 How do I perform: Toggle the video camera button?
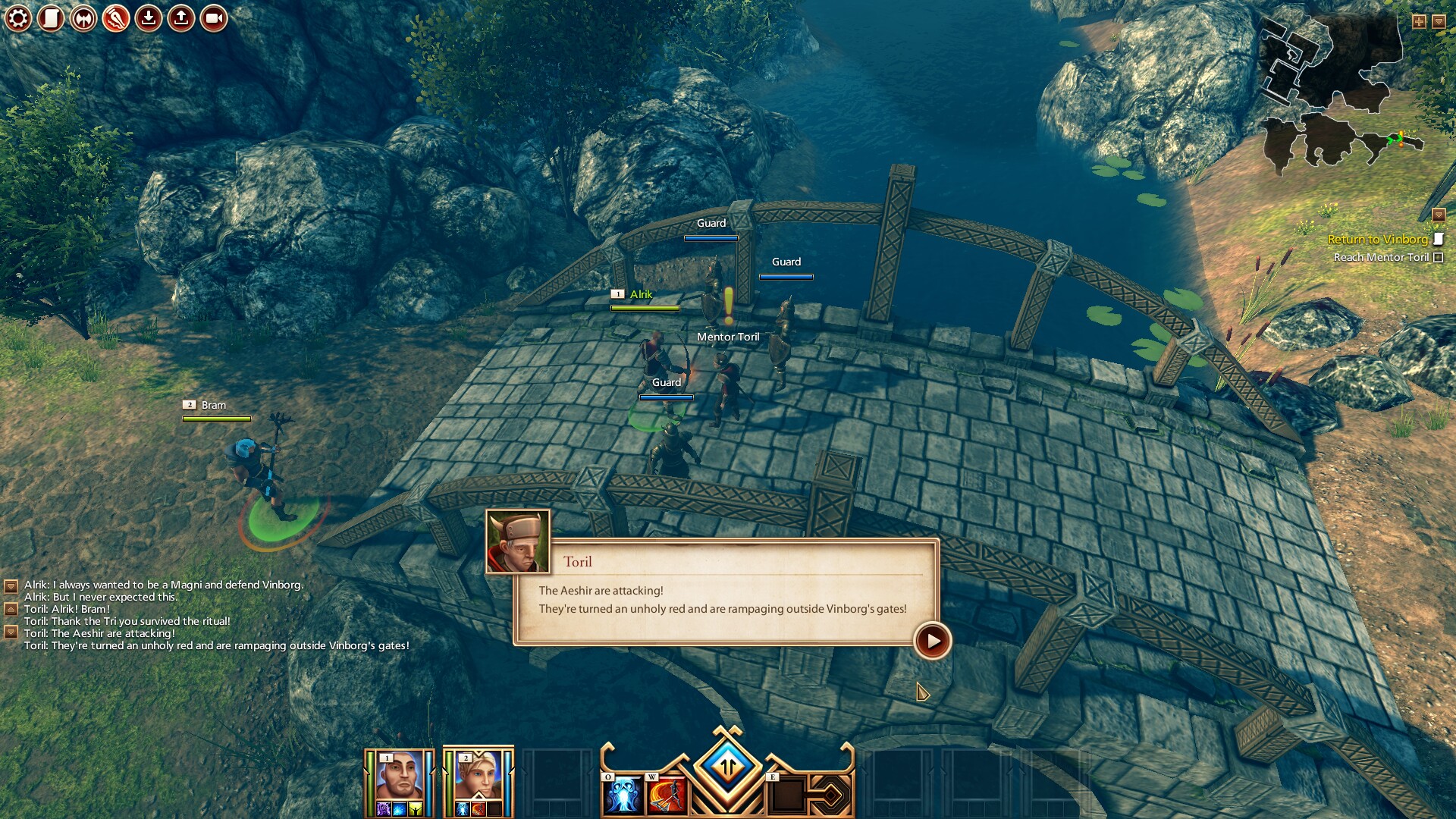(214, 18)
